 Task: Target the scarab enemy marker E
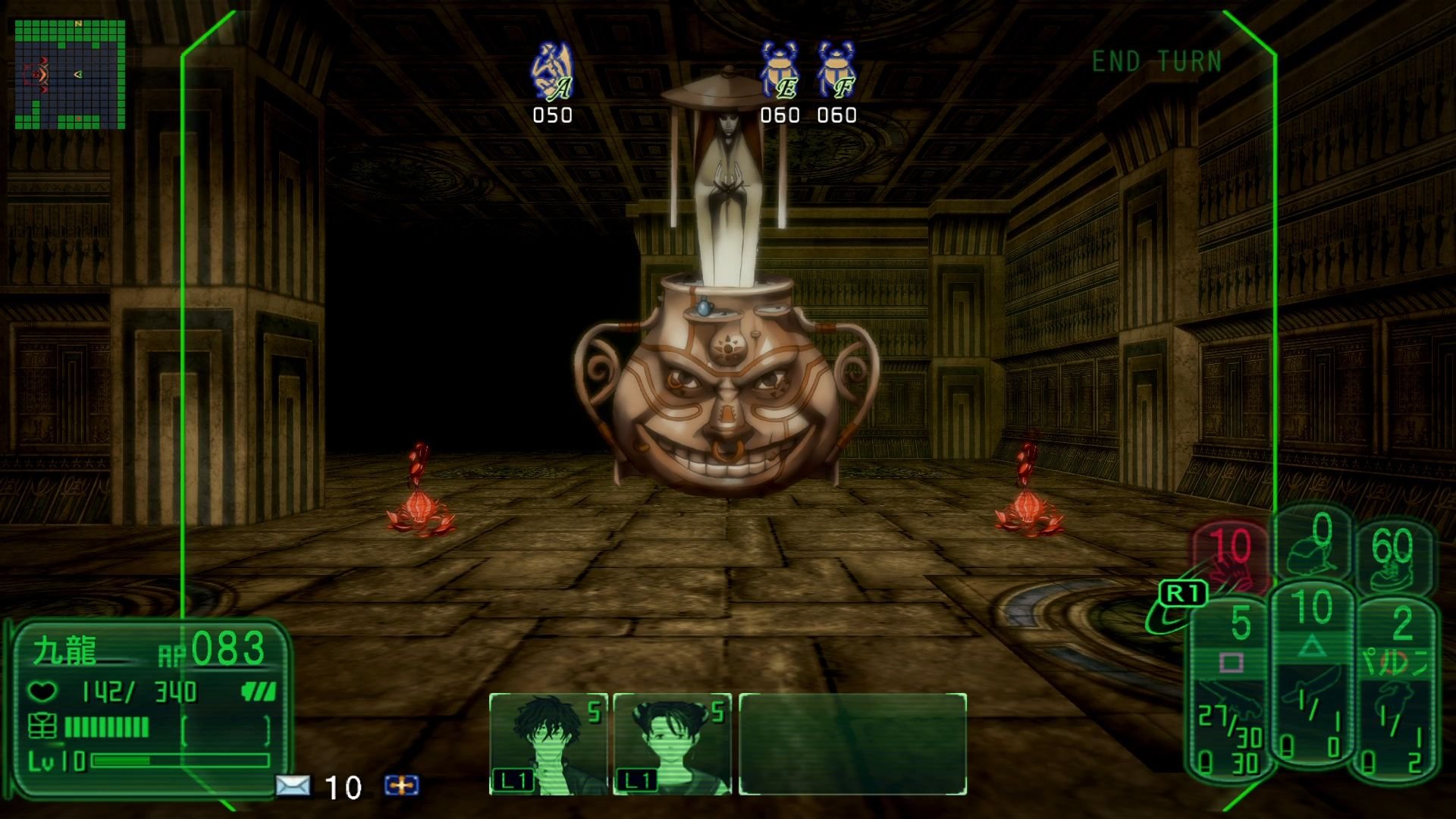click(x=780, y=73)
